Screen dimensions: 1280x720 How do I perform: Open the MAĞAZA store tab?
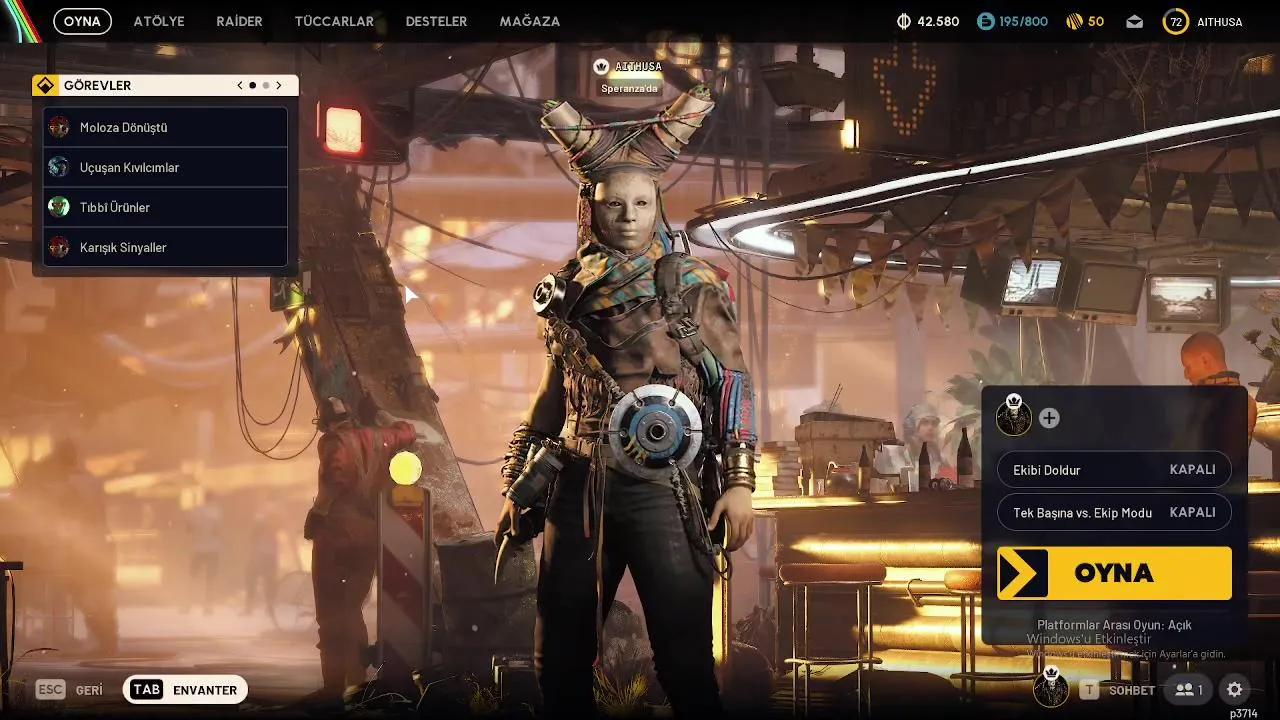(x=529, y=21)
